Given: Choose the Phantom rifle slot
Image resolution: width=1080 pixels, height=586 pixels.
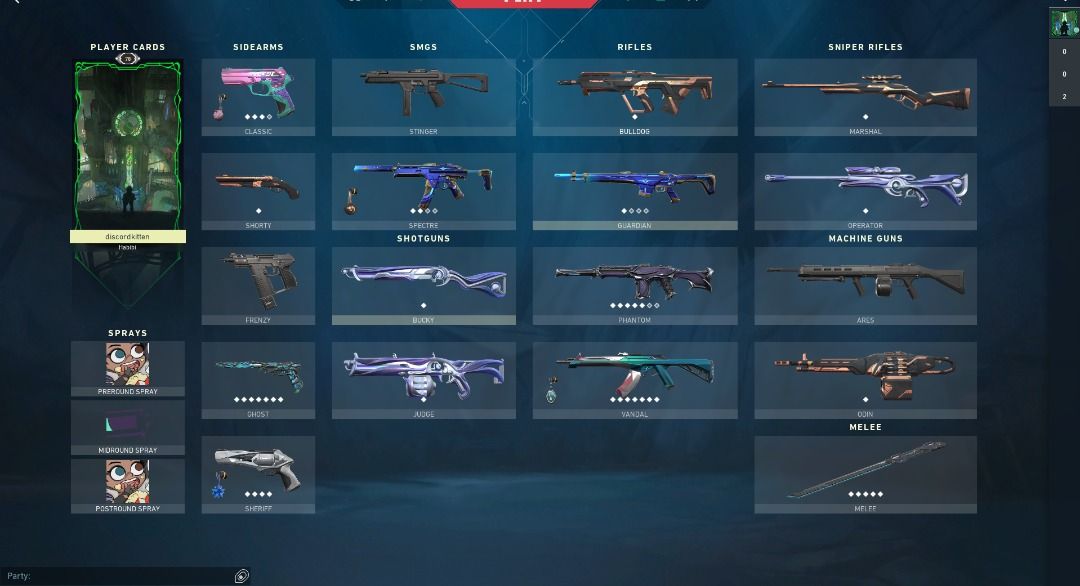Looking at the screenshot, I should click(x=635, y=285).
